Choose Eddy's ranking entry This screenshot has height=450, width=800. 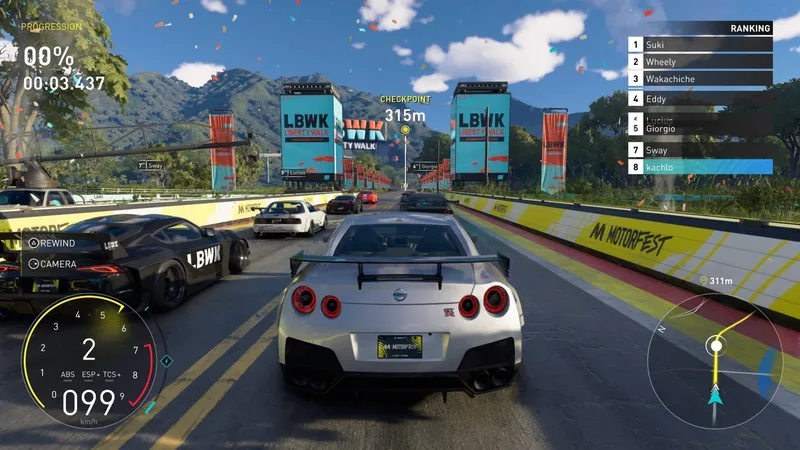coord(700,98)
